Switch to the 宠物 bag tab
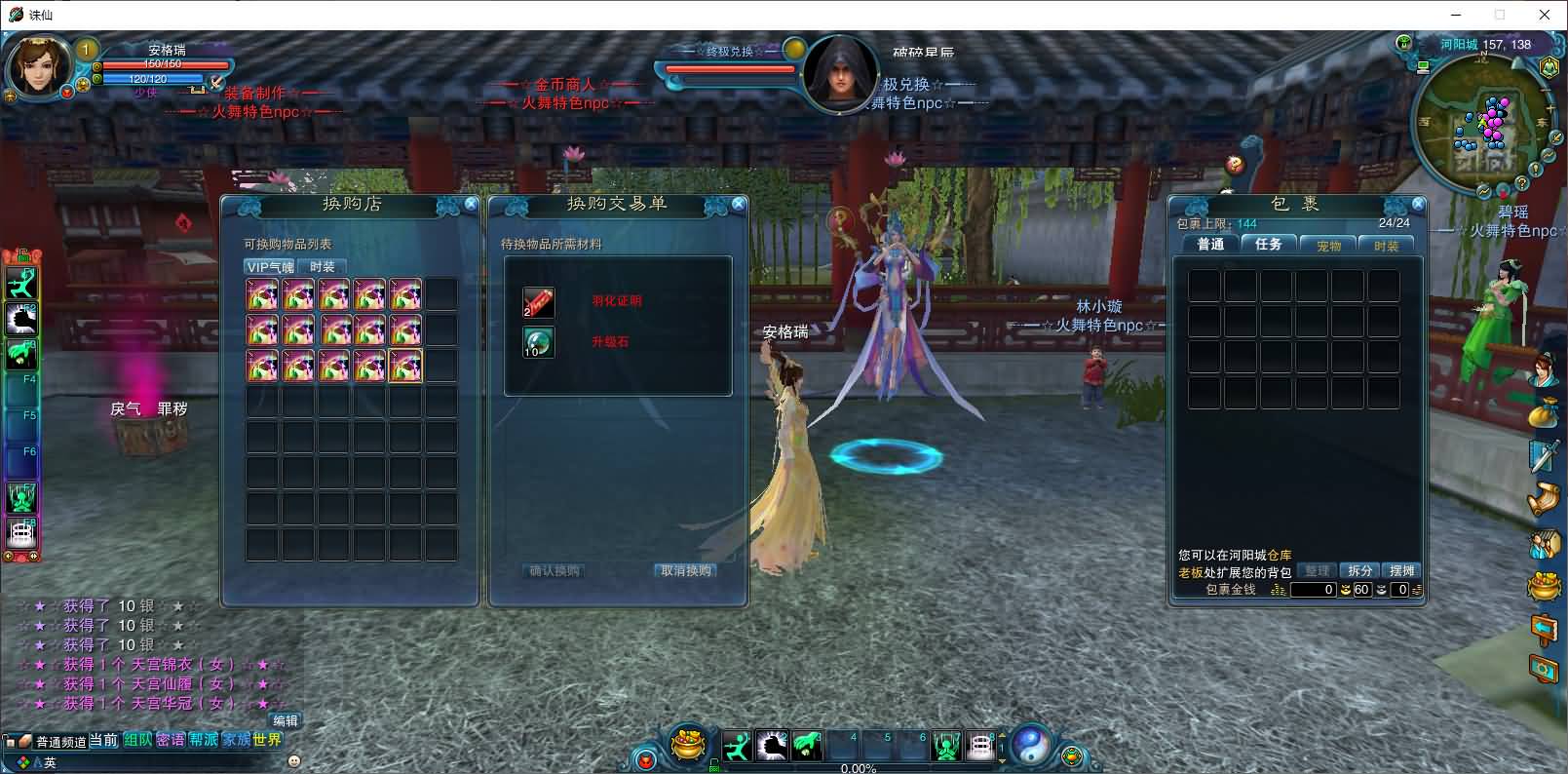The height and width of the screenshot is (774, 1568). click(x=1329, y=246)
